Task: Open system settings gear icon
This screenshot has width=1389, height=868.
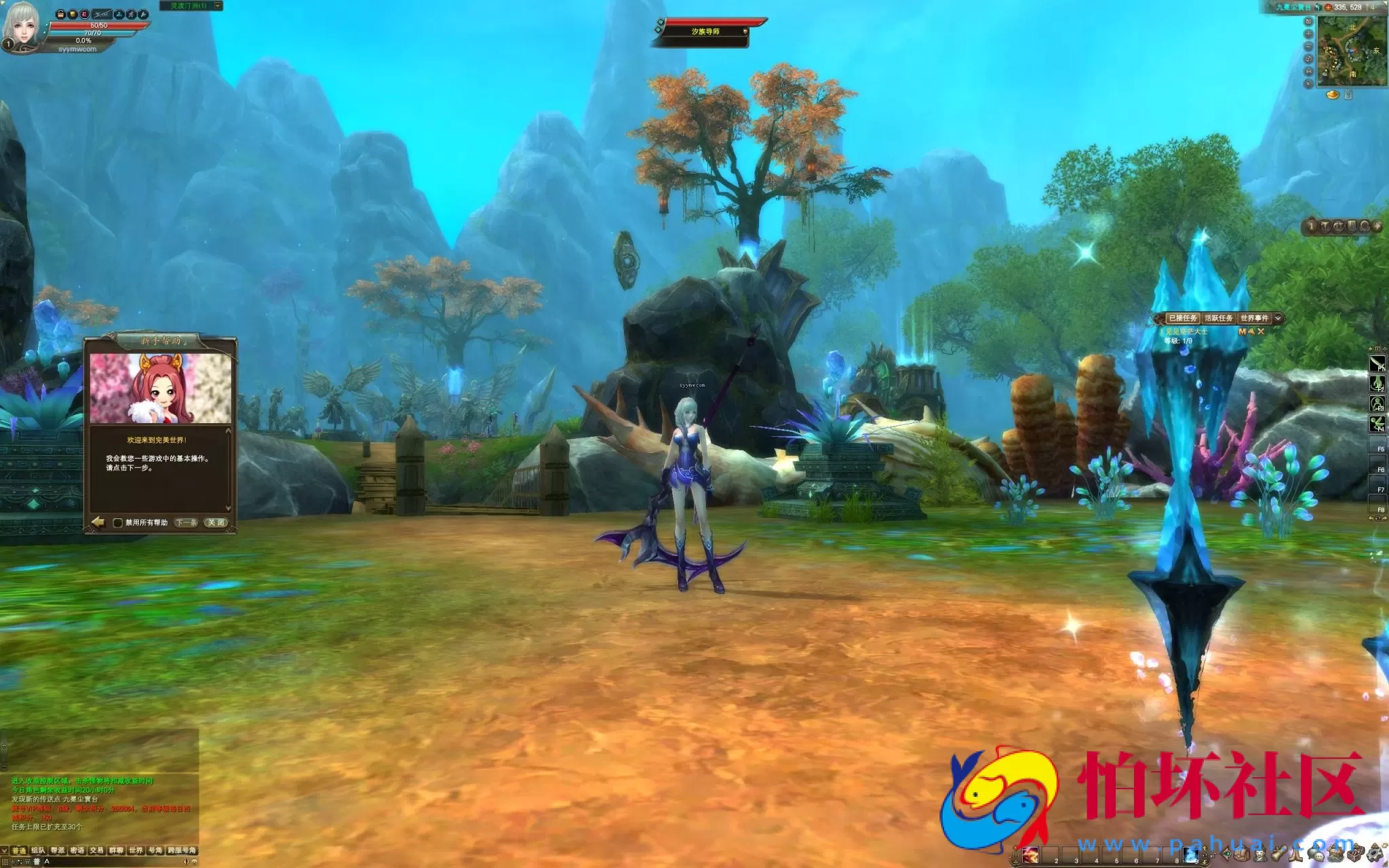Action: coord(1375,853)
